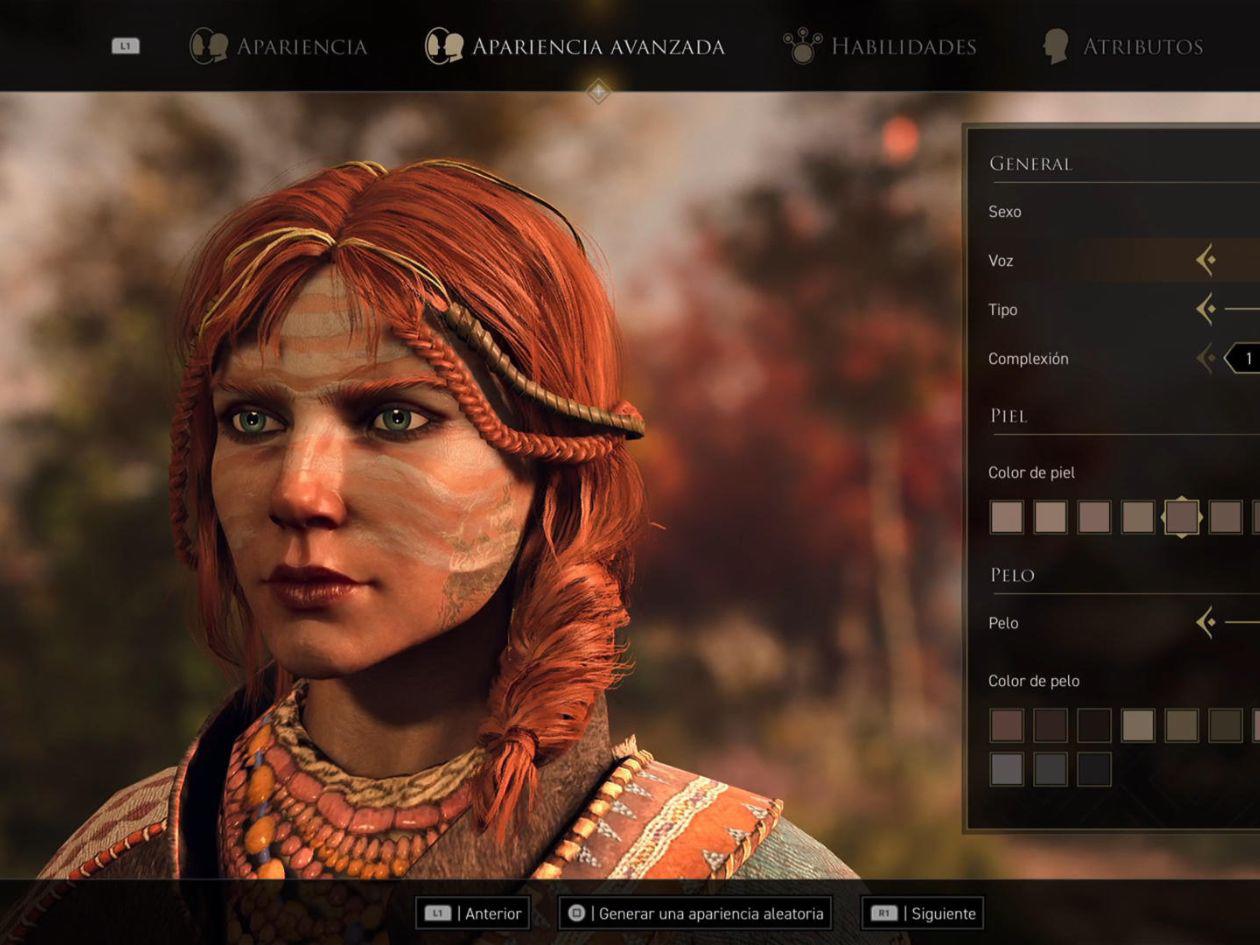Viewport: 1260px width, 945px height.
Task: Go back with the Anterior button
Action: click(474, 913)
